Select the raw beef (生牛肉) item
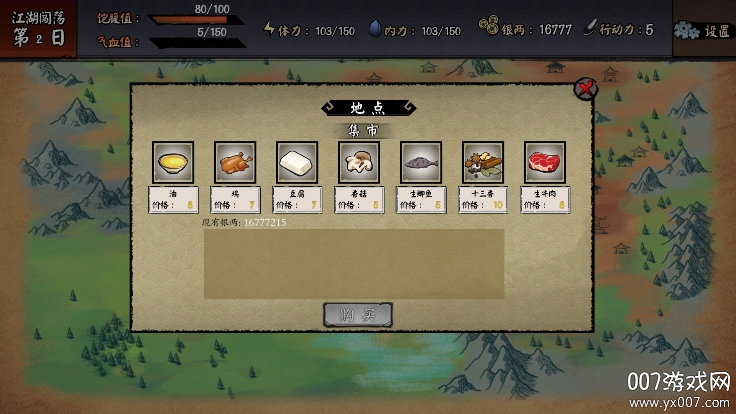736x414 pixels. coord(545,162)
